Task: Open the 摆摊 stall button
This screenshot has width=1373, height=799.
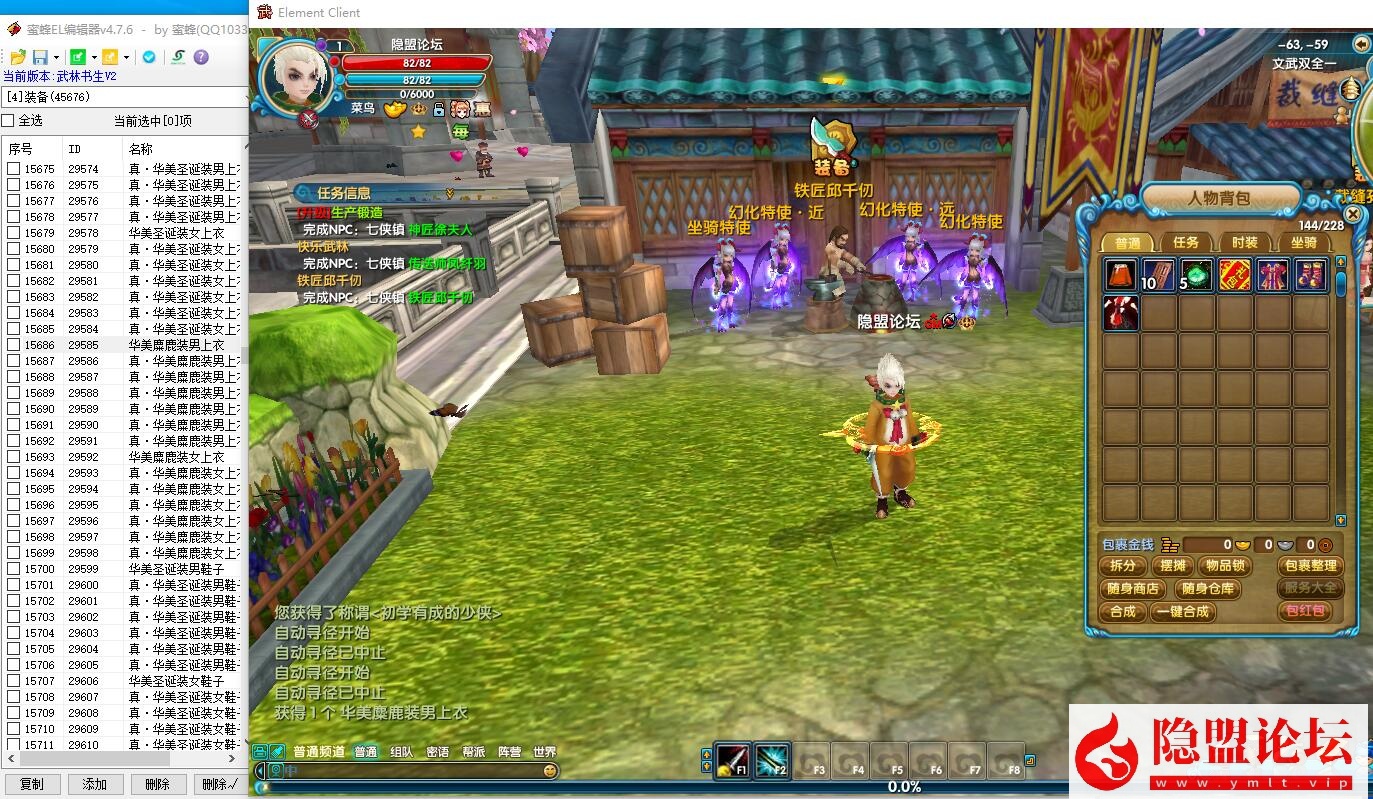Action: [x=1173, y=566]
